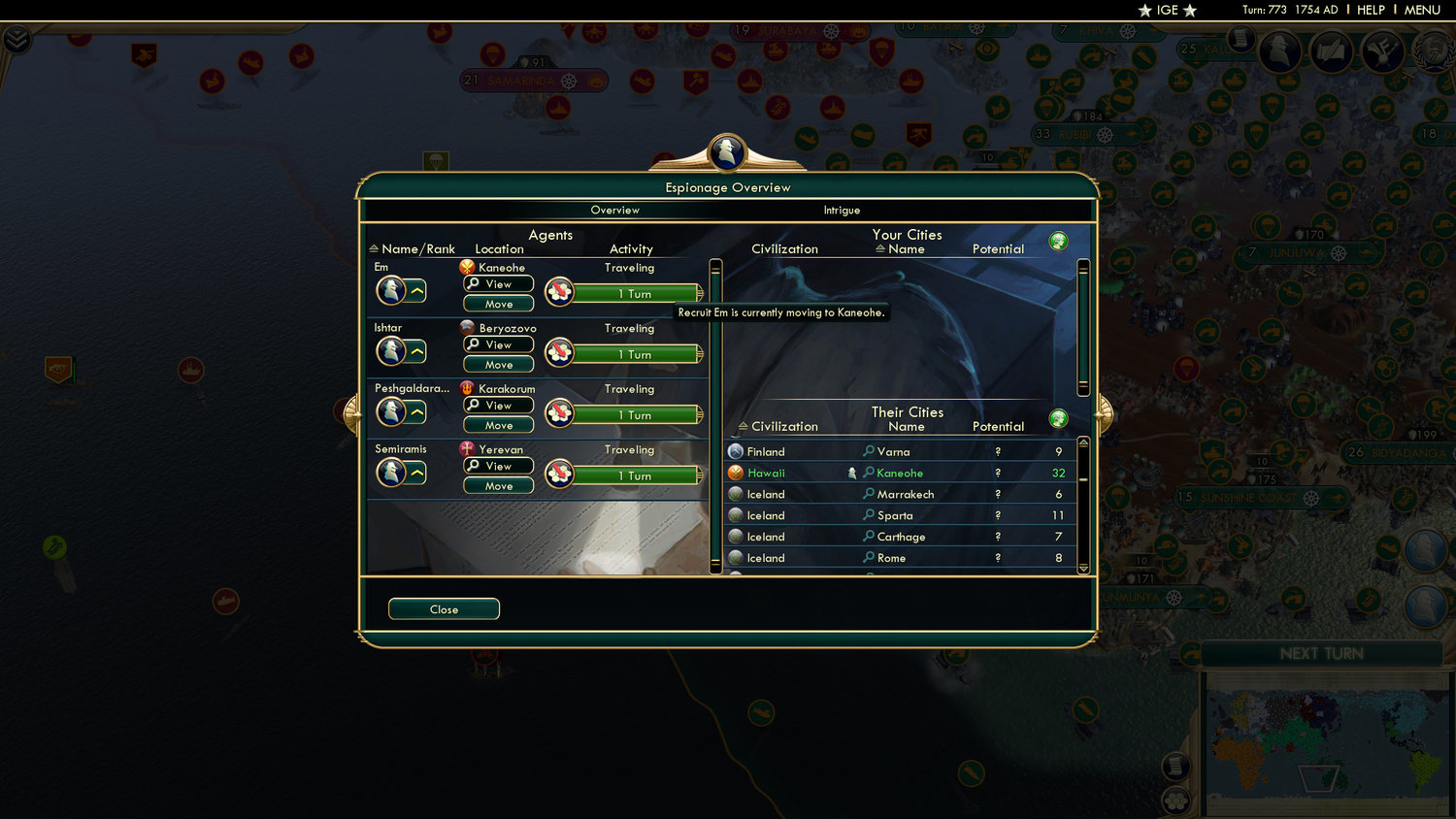
Task: Click the religion icon next to Yerevan
Action: 466,449
